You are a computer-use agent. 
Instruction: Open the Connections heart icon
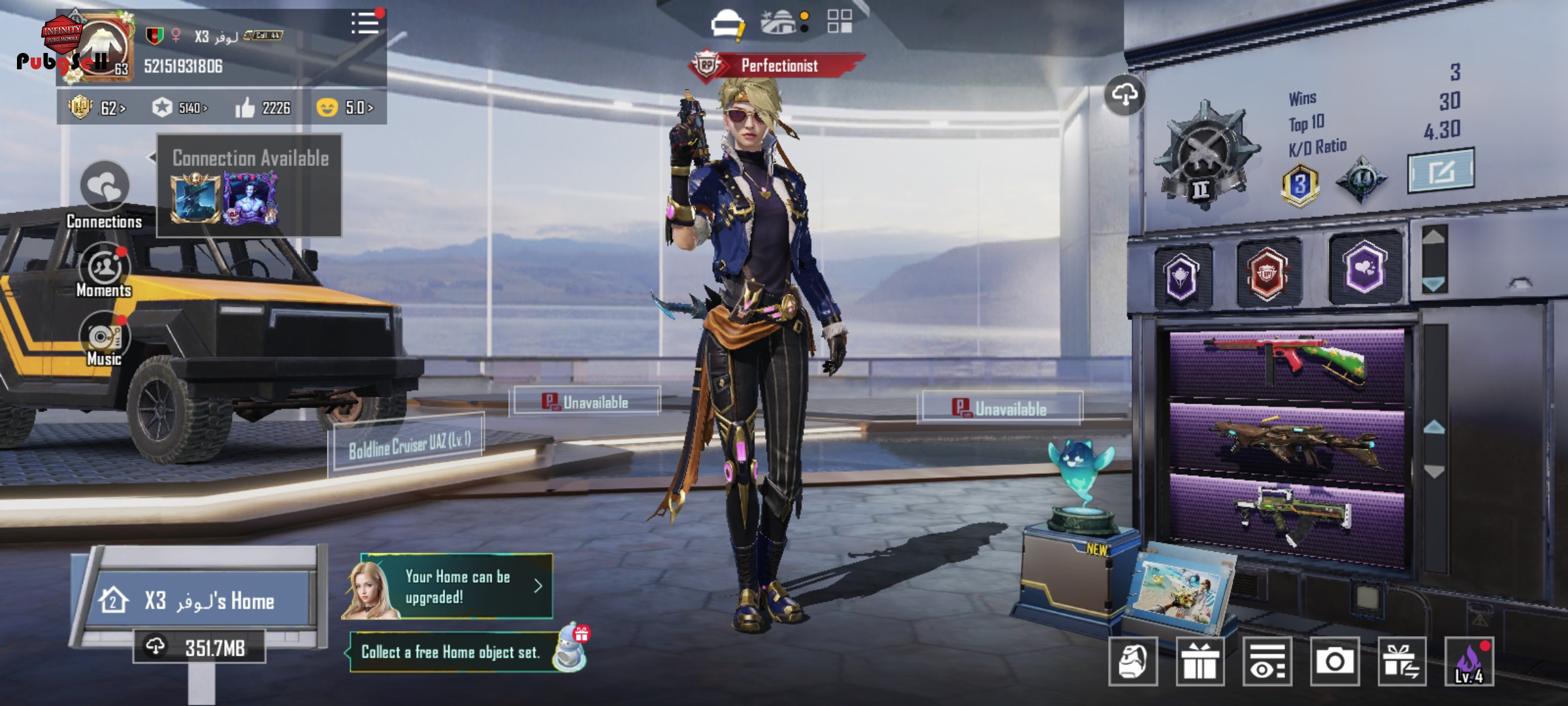105,186
